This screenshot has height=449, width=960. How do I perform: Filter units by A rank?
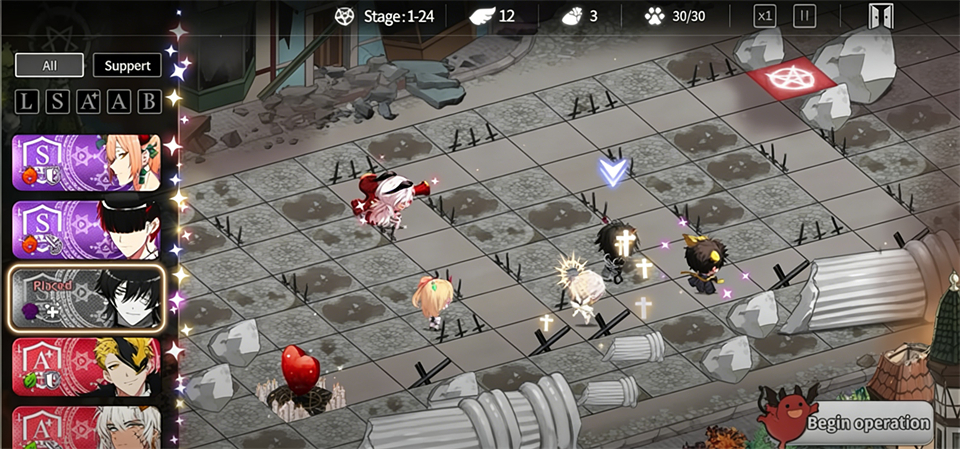119,101
